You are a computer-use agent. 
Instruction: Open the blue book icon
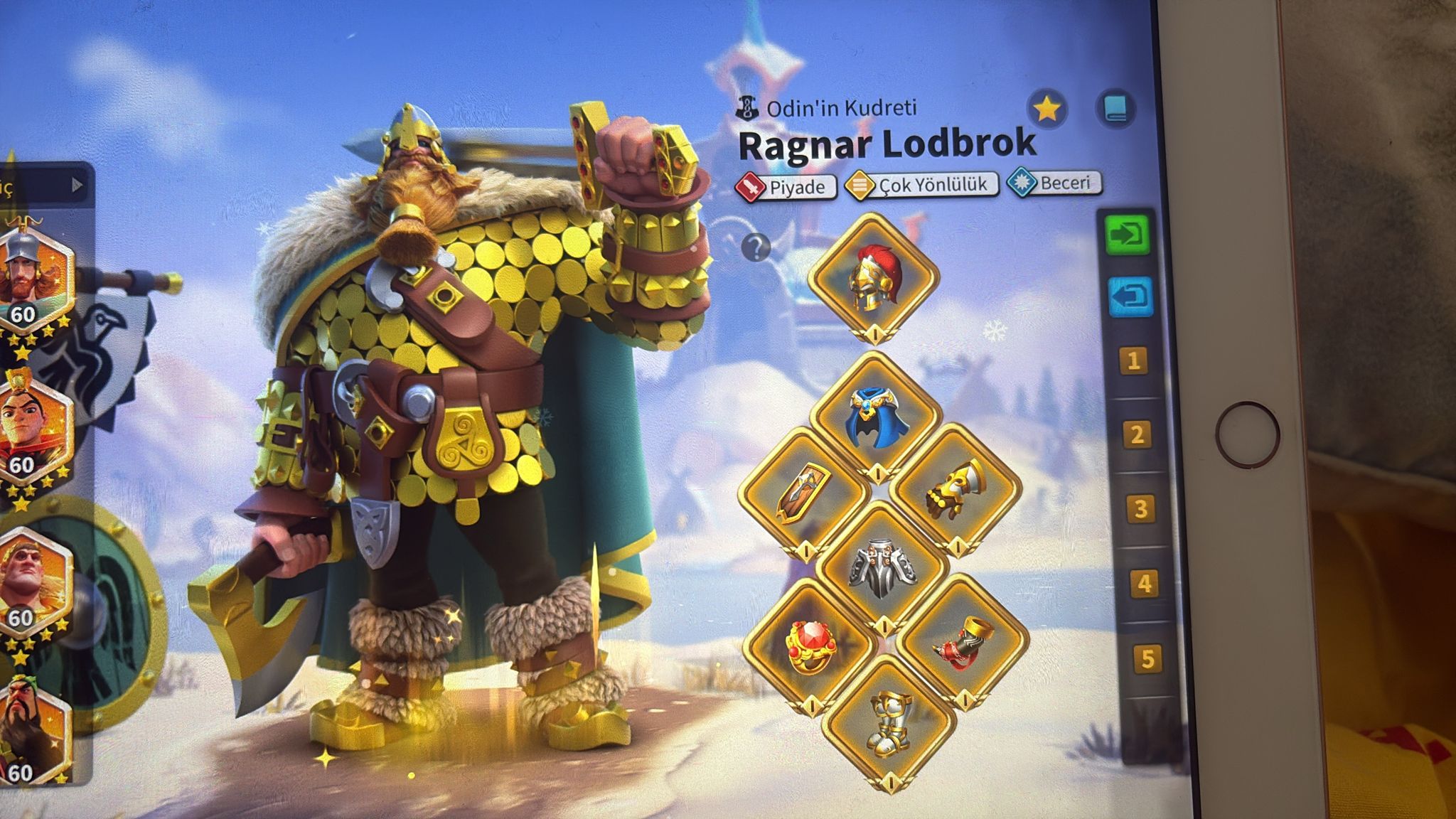pyautogui.click(x=1114, y=109)
